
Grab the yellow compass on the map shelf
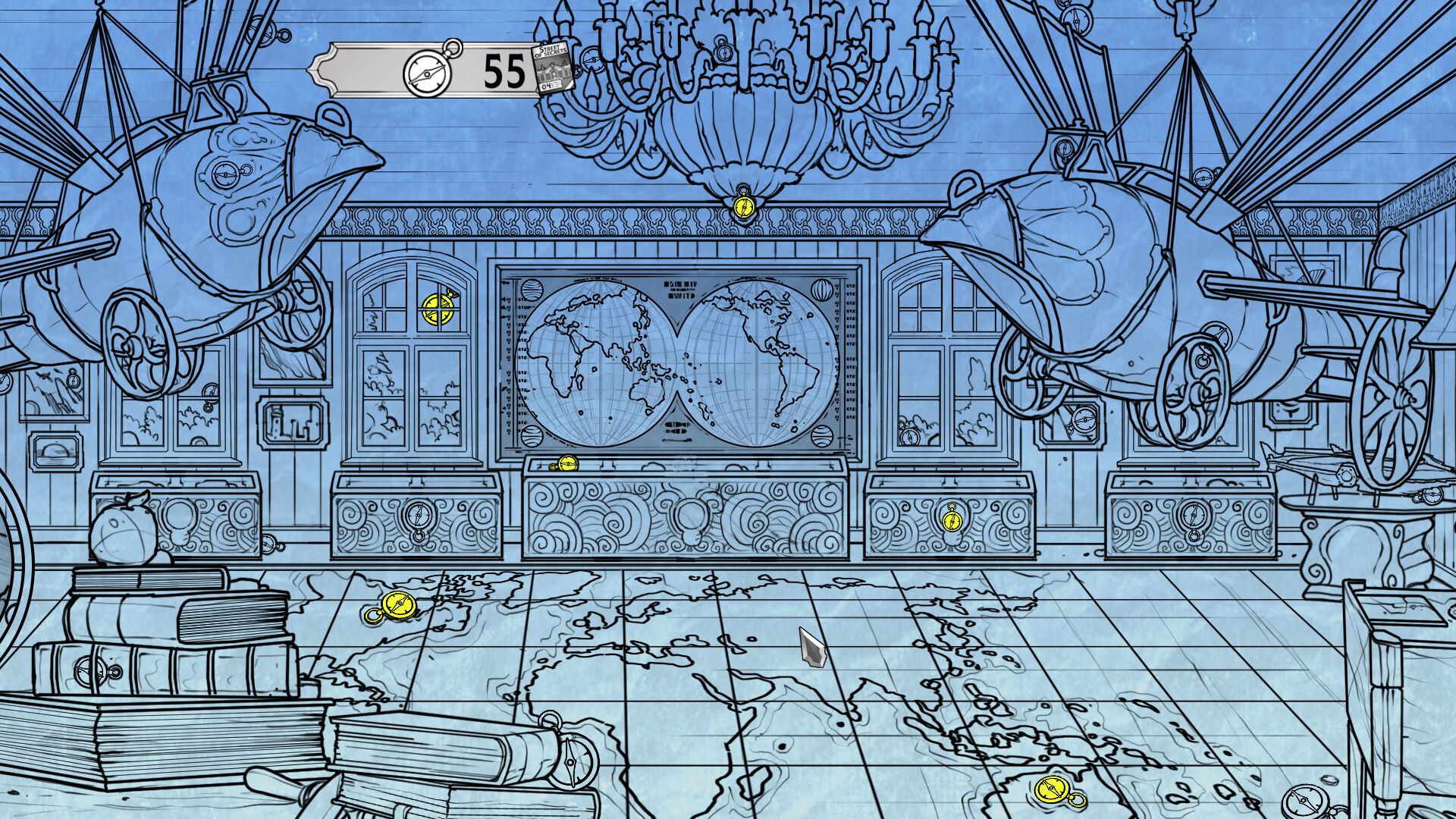[567, 461]
